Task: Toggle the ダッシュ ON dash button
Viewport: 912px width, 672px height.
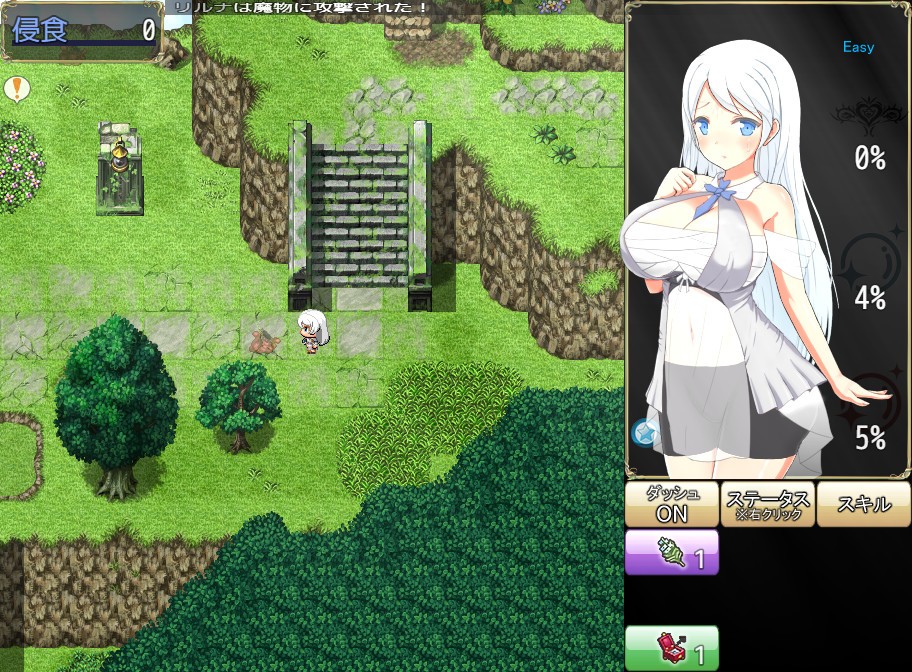Action: [670, 504]
